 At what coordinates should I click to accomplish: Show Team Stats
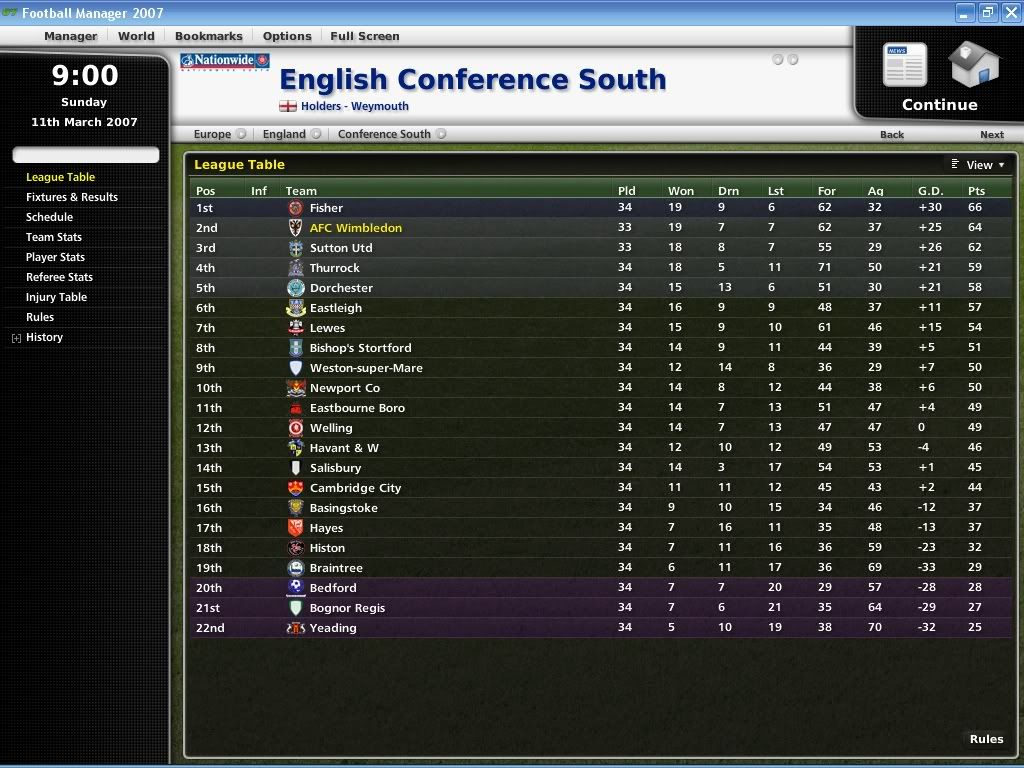click(54, 237)
